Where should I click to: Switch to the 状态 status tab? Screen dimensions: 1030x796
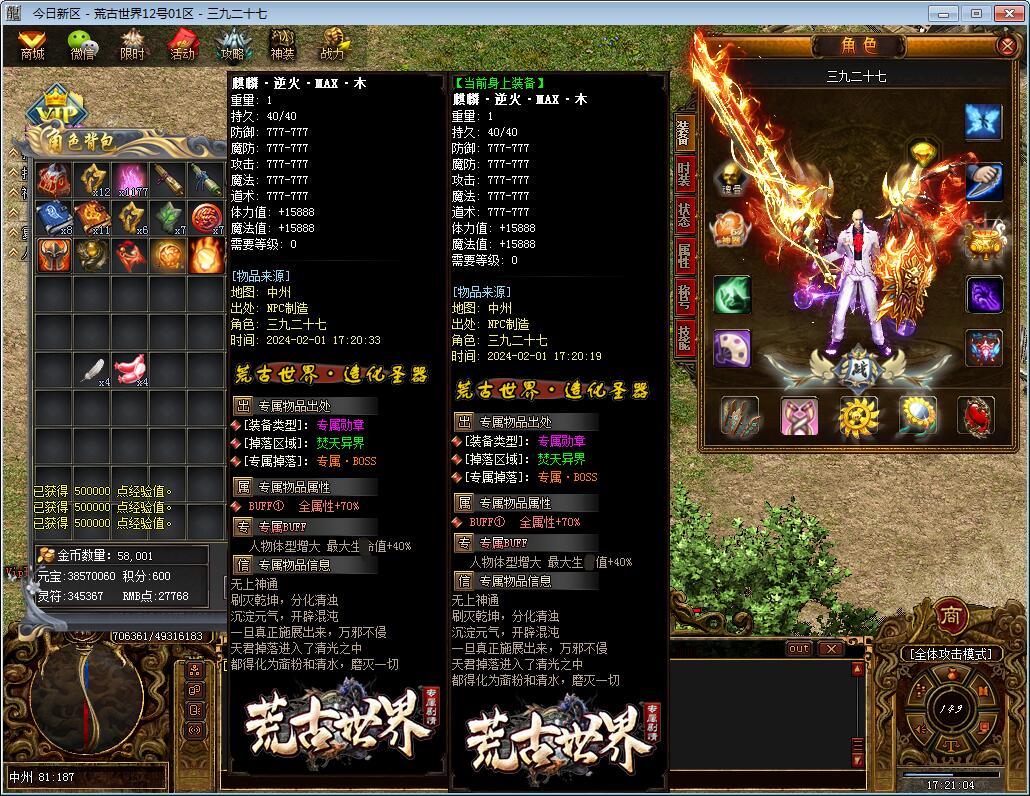coord(684,214)
